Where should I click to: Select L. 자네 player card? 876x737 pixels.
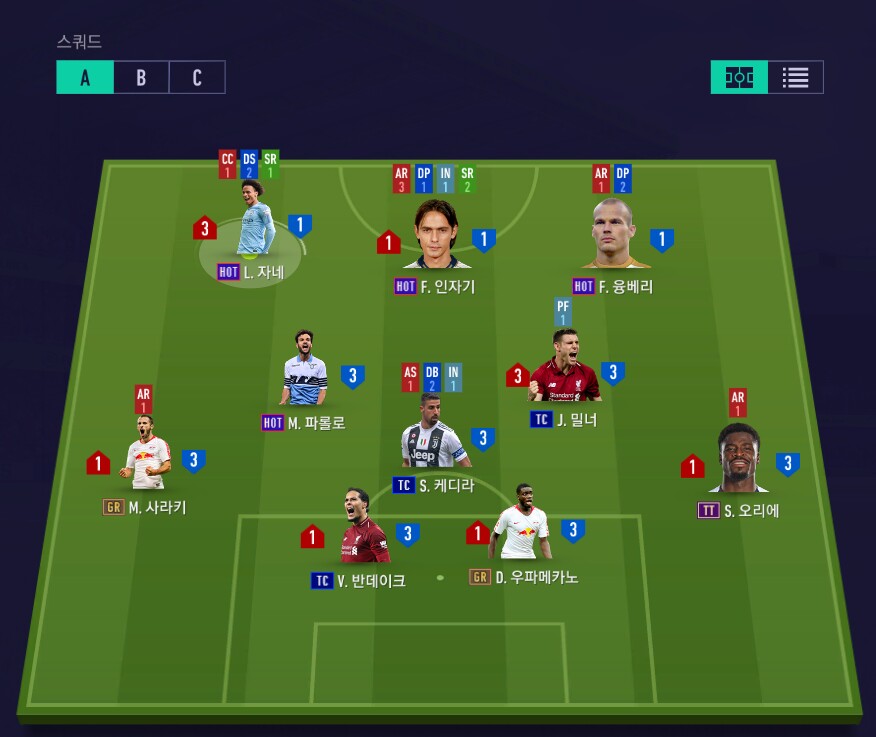(255, 229)
